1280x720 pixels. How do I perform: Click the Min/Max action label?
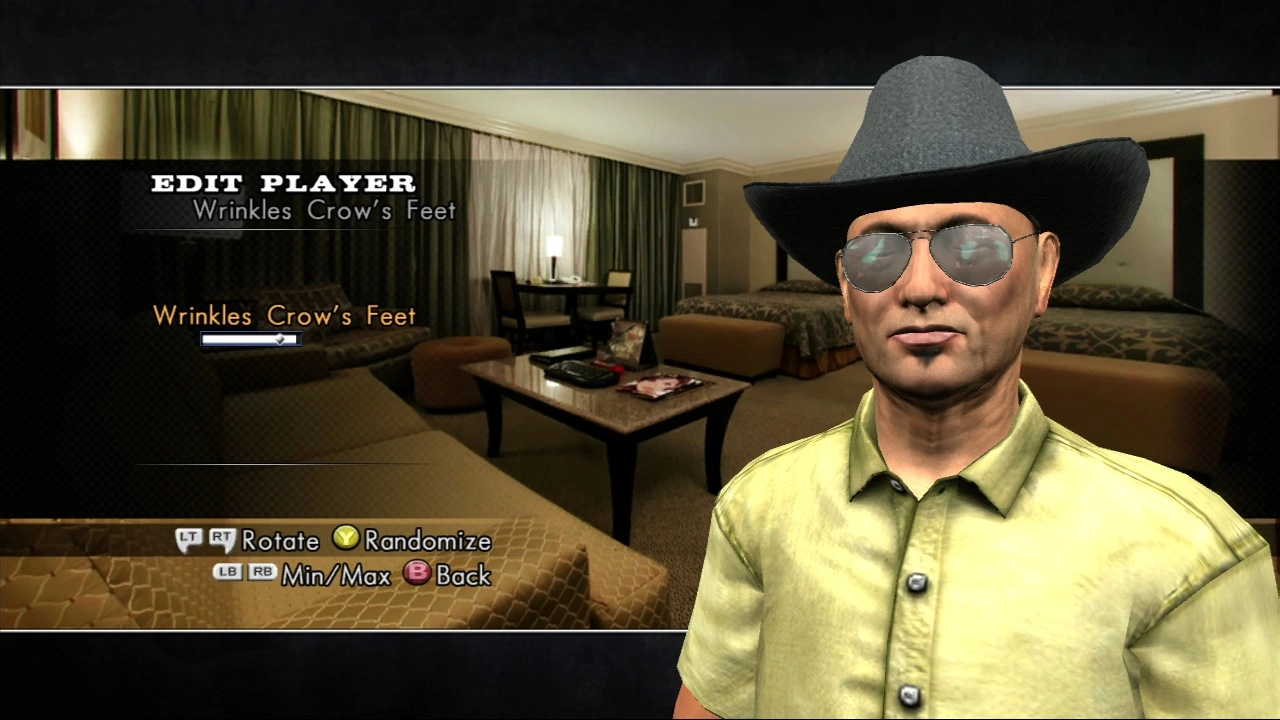(x=337, y=575)
